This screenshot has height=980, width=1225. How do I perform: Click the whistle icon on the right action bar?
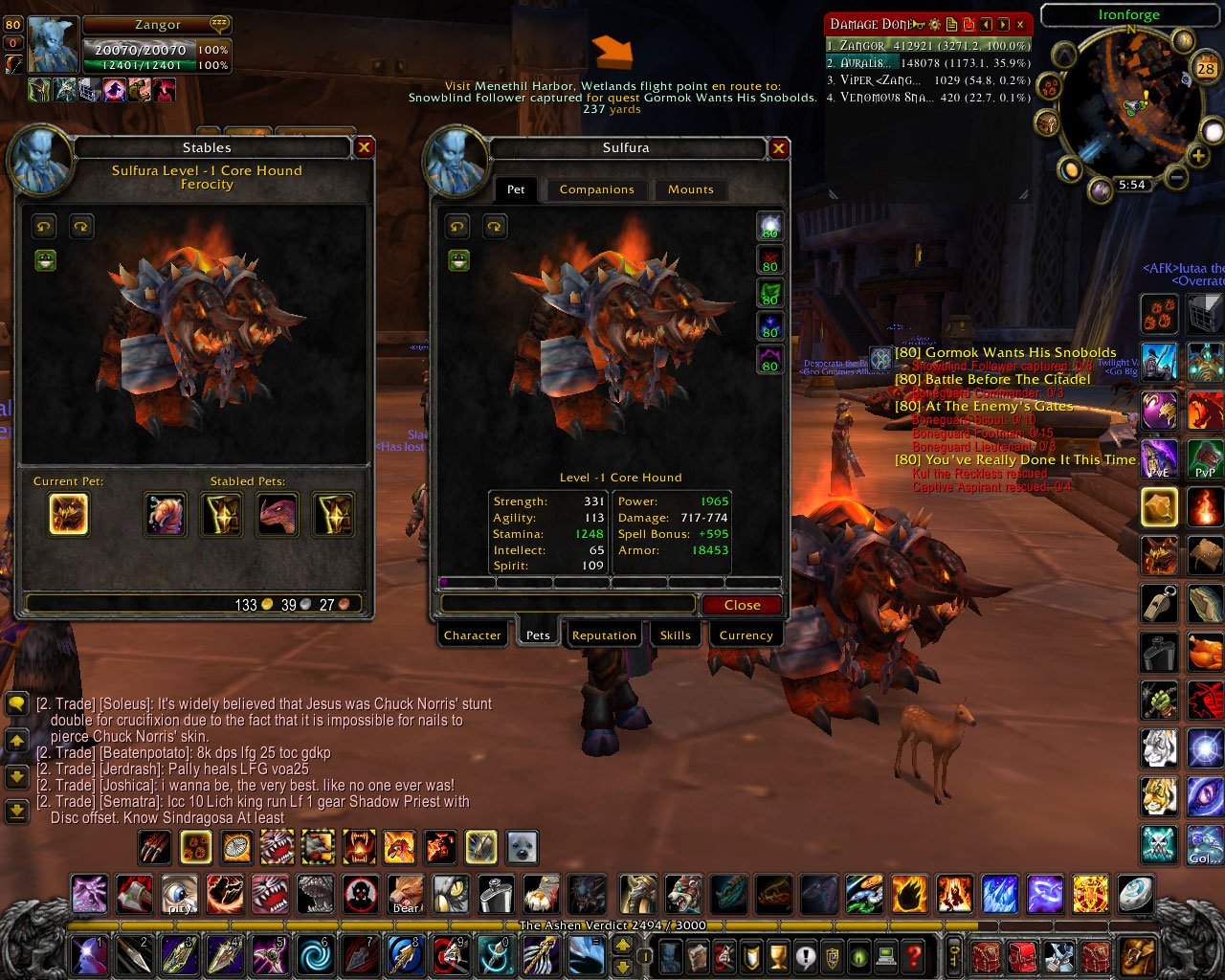click(1159, 604)
